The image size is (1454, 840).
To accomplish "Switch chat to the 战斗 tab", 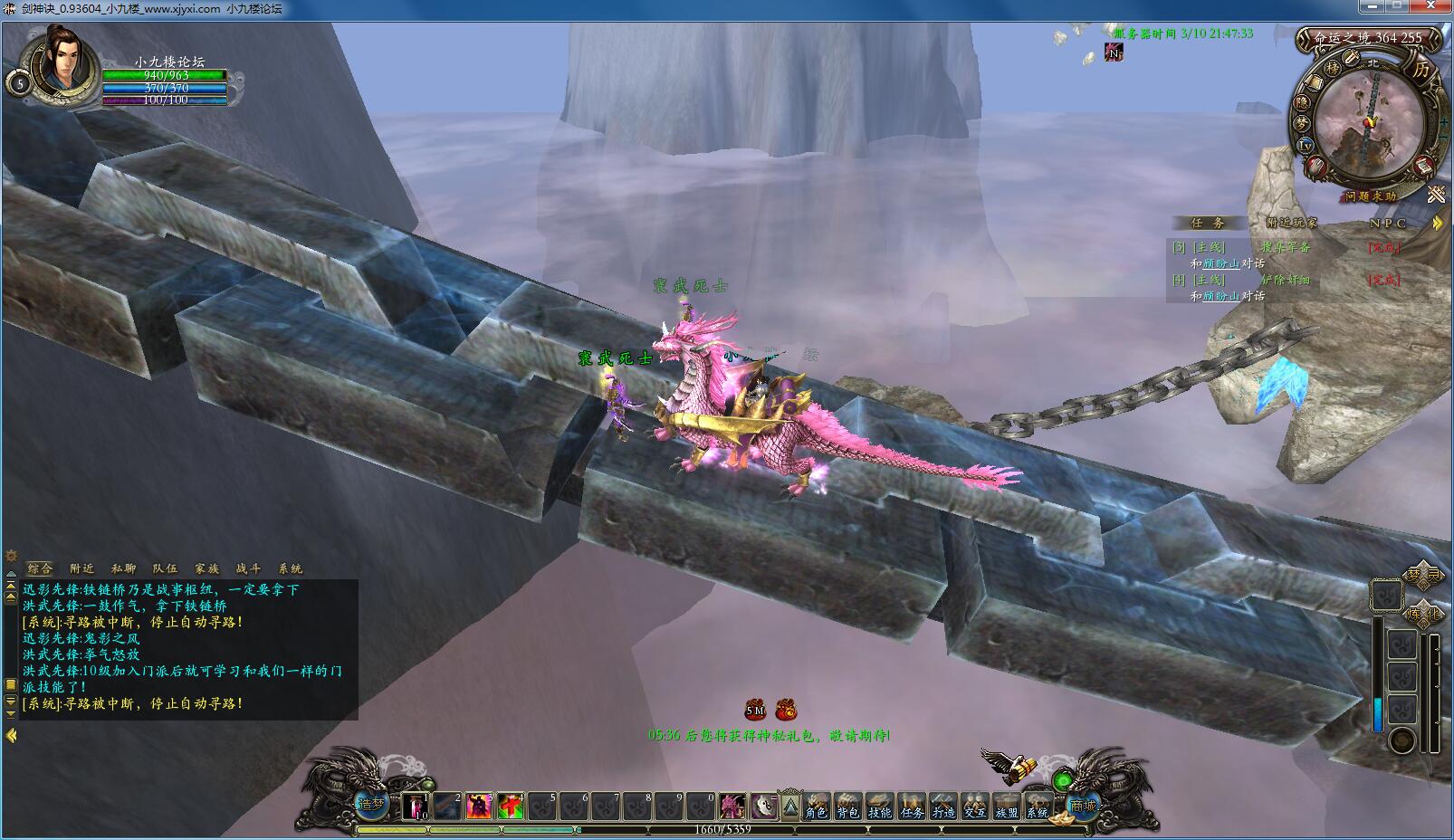I will point(248,568).
